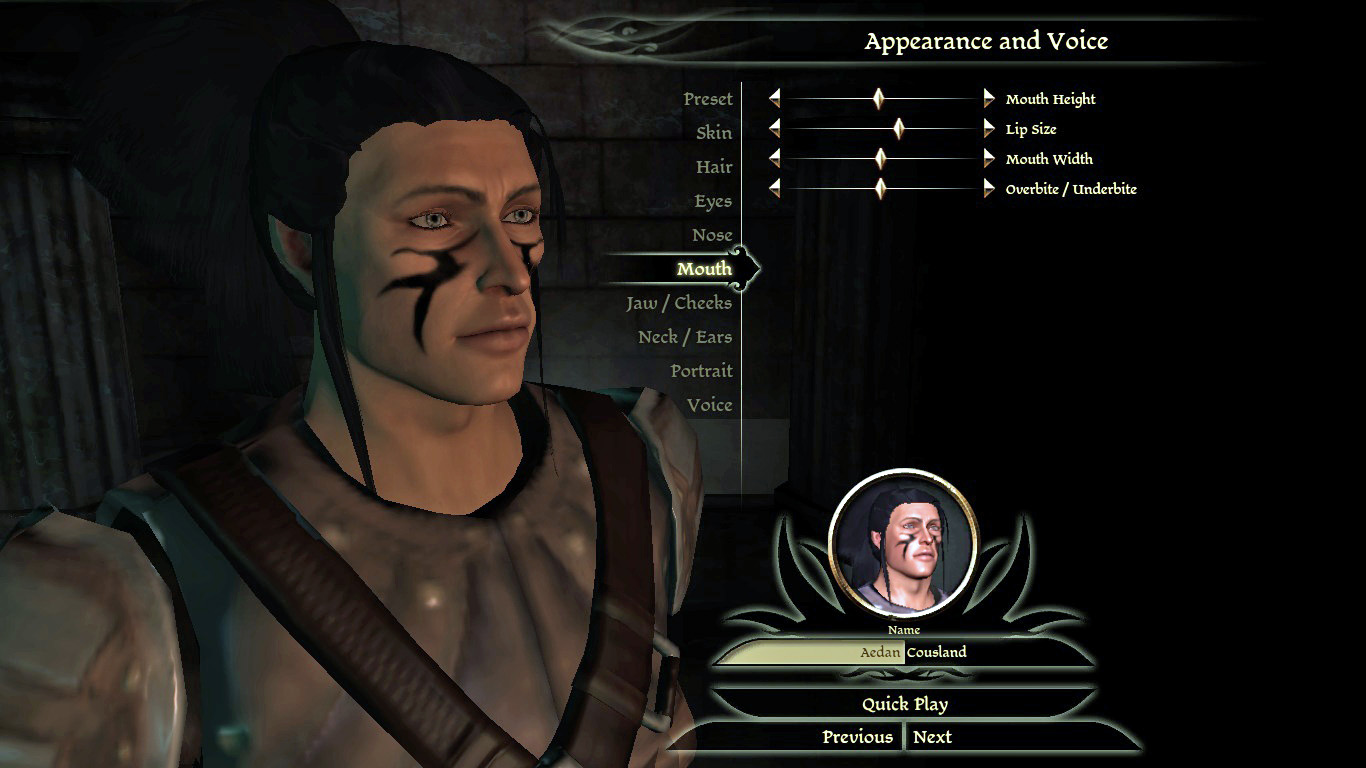Viewport: 1366px width, 768px height.
Task: Select the Hair category
Action: (x=714, y=167)
